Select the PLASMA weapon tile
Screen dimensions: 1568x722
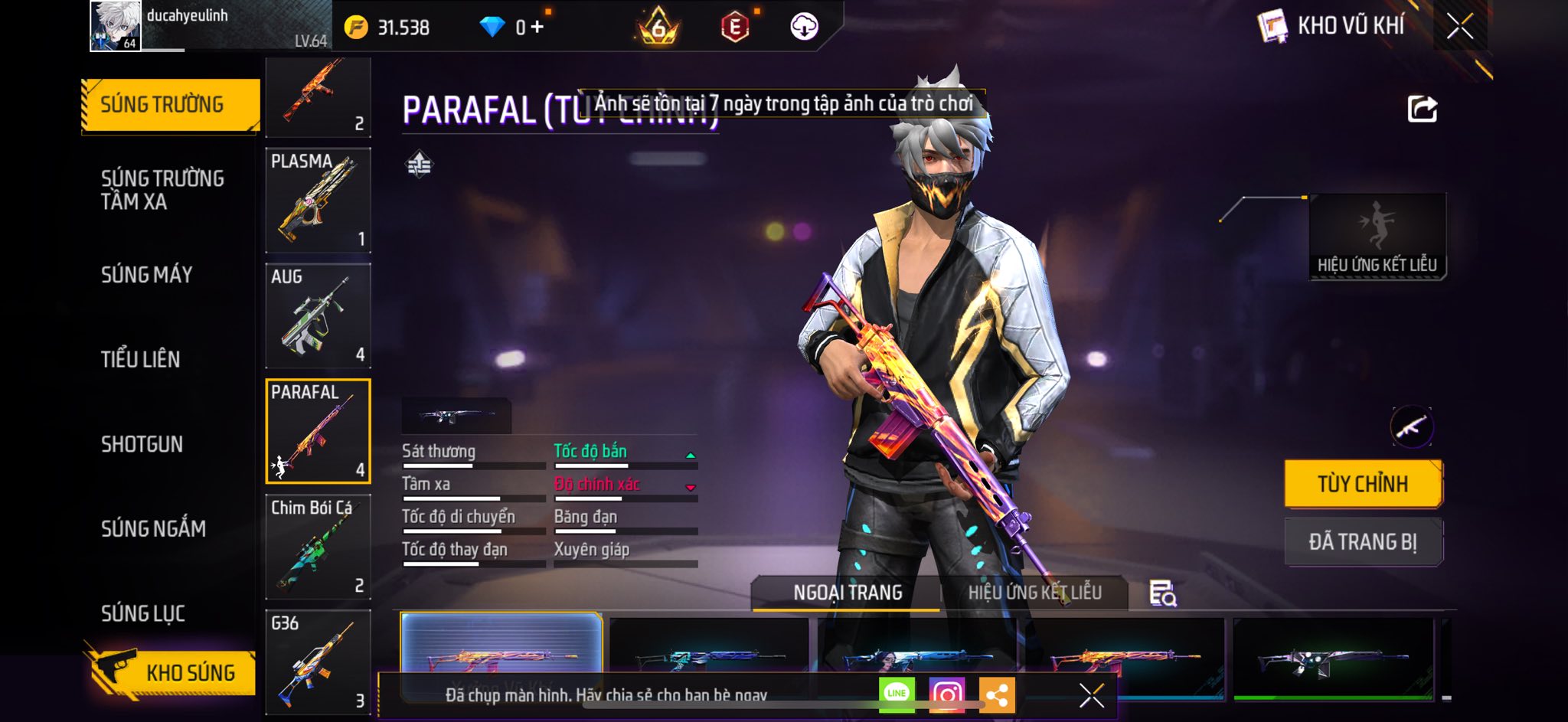(x=318, y=200)
